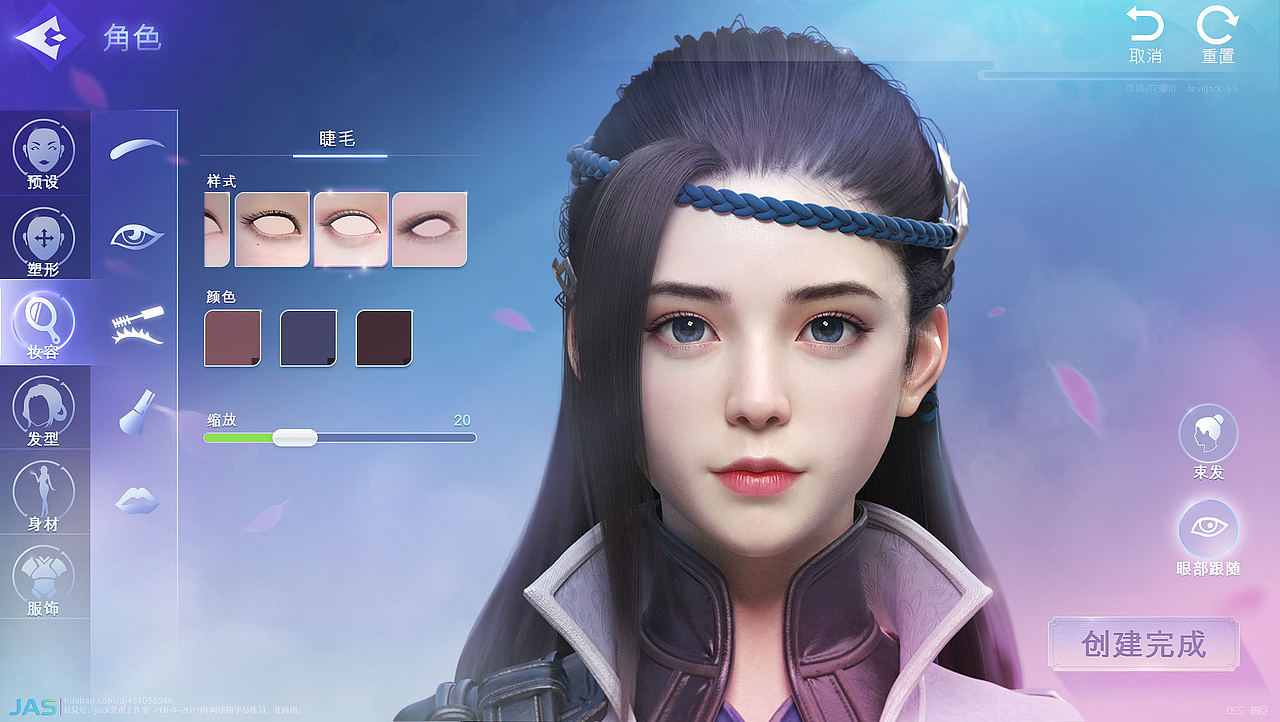Open the blush airbrush makeup icon
This screenshot has height=722, width=1280.
tap(136, 412)
